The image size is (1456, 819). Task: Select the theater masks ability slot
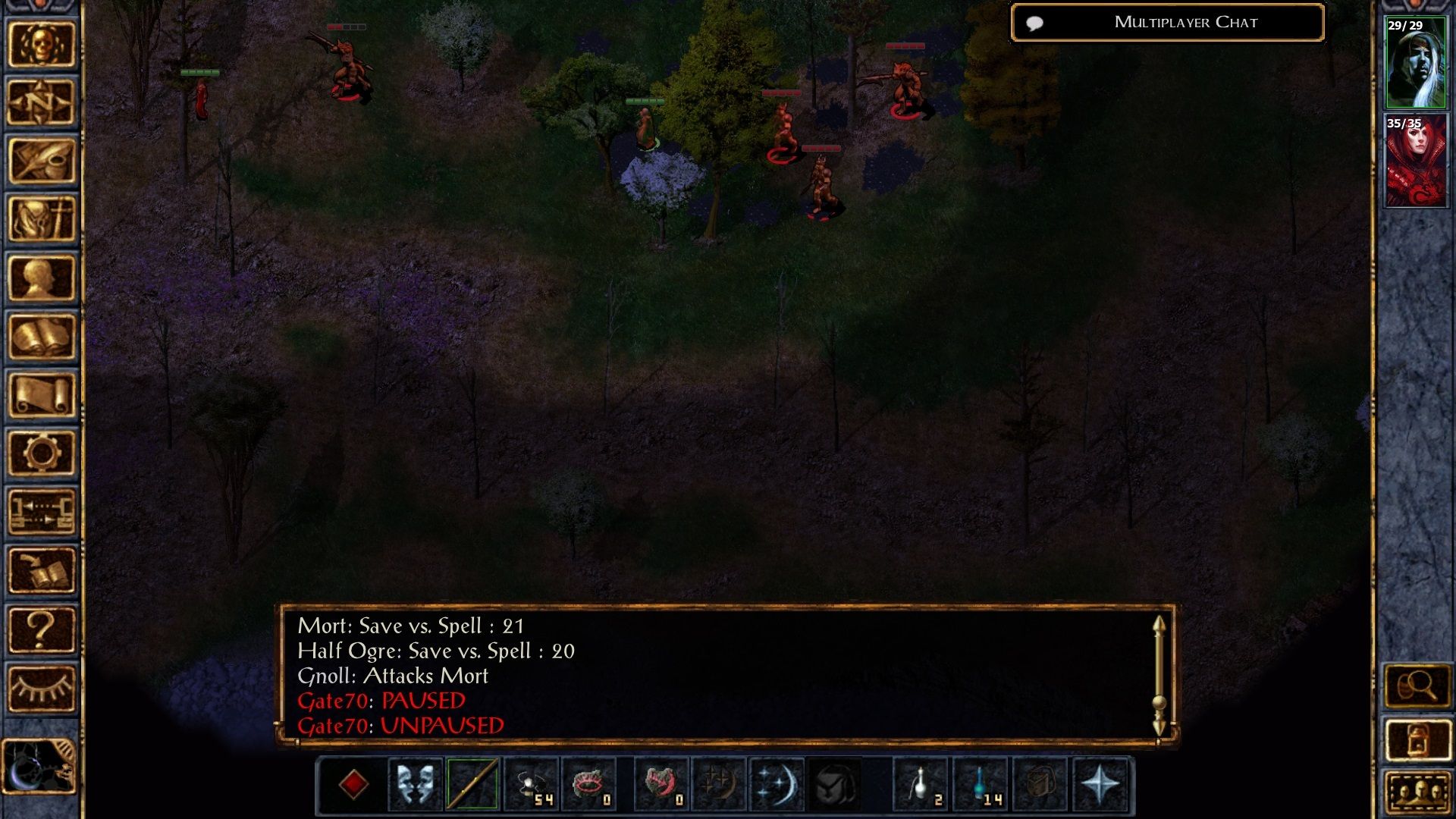415,784
